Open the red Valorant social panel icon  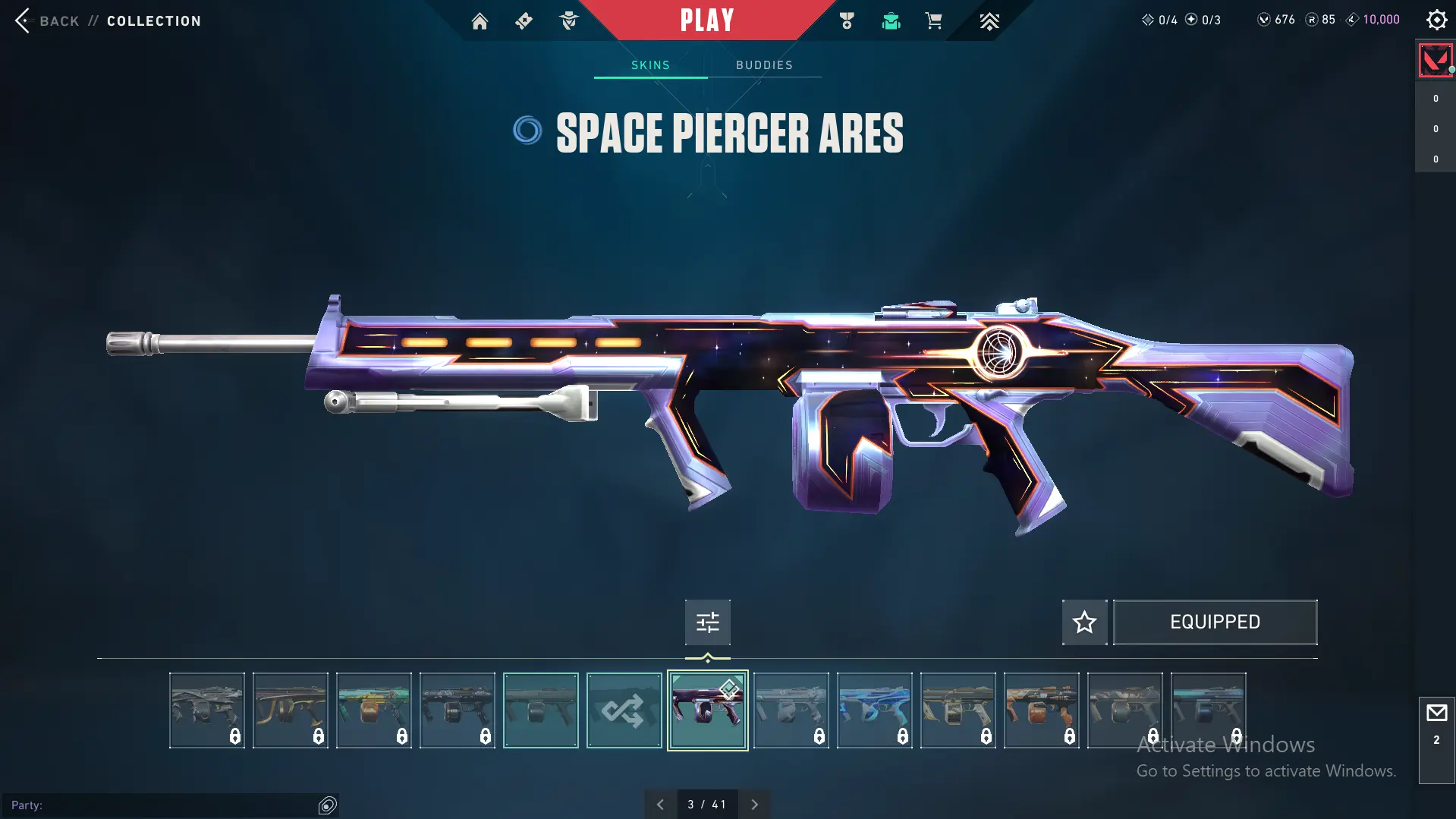[1435, 61]
